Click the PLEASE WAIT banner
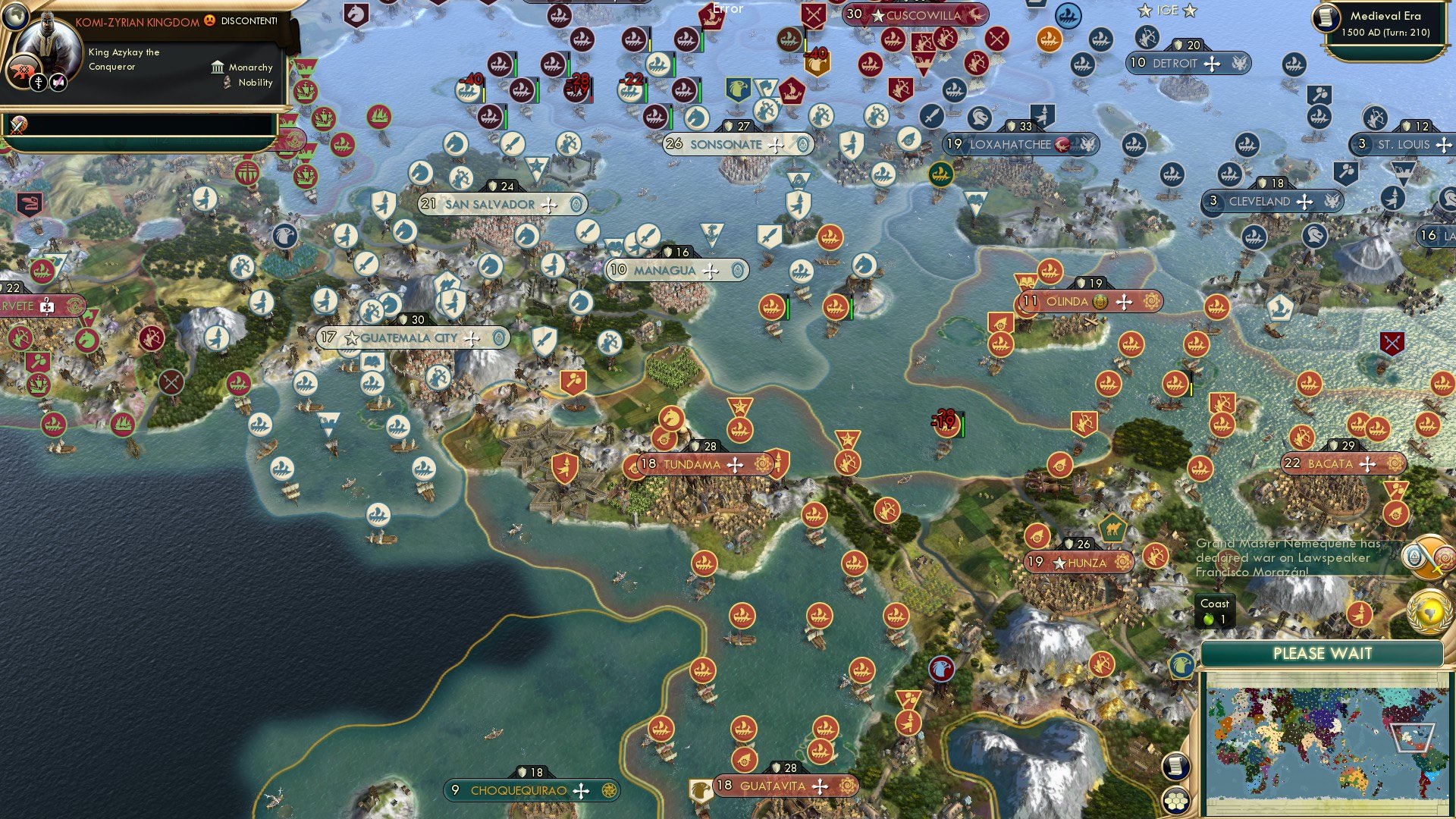The height and width of the screenshot is (819, 1456). 1324,653
